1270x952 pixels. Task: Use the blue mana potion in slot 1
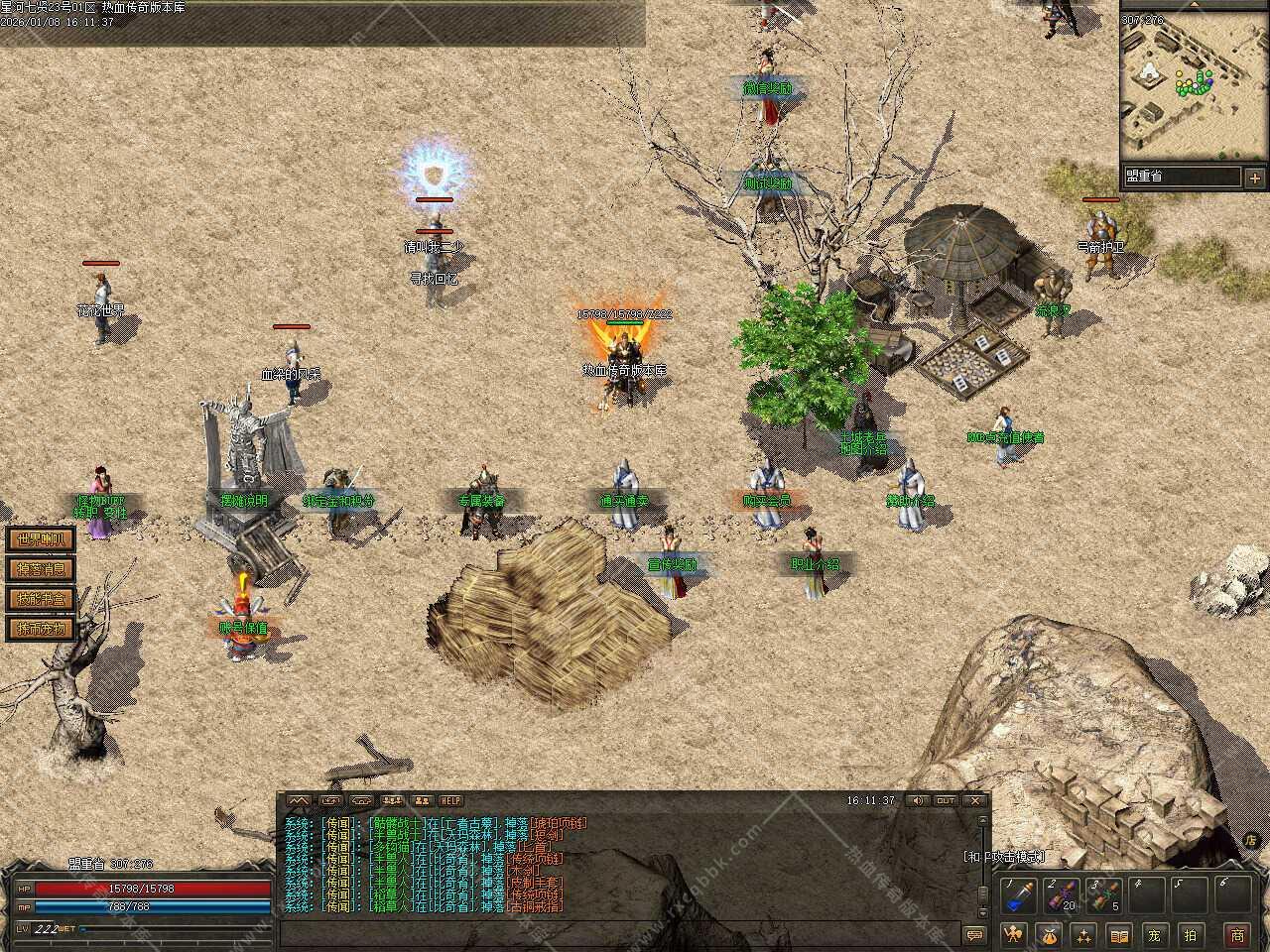pos(1019,896)
